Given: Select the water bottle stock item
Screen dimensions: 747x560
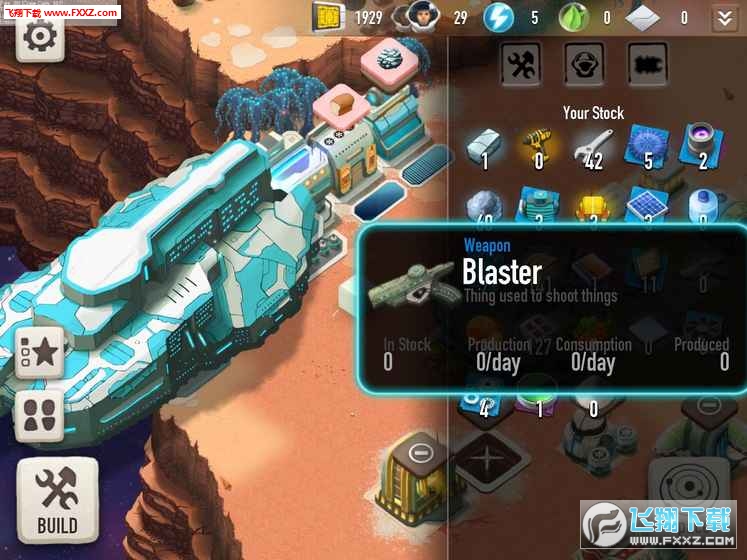Looking at the screenshot, I should (x=701, y=205).
